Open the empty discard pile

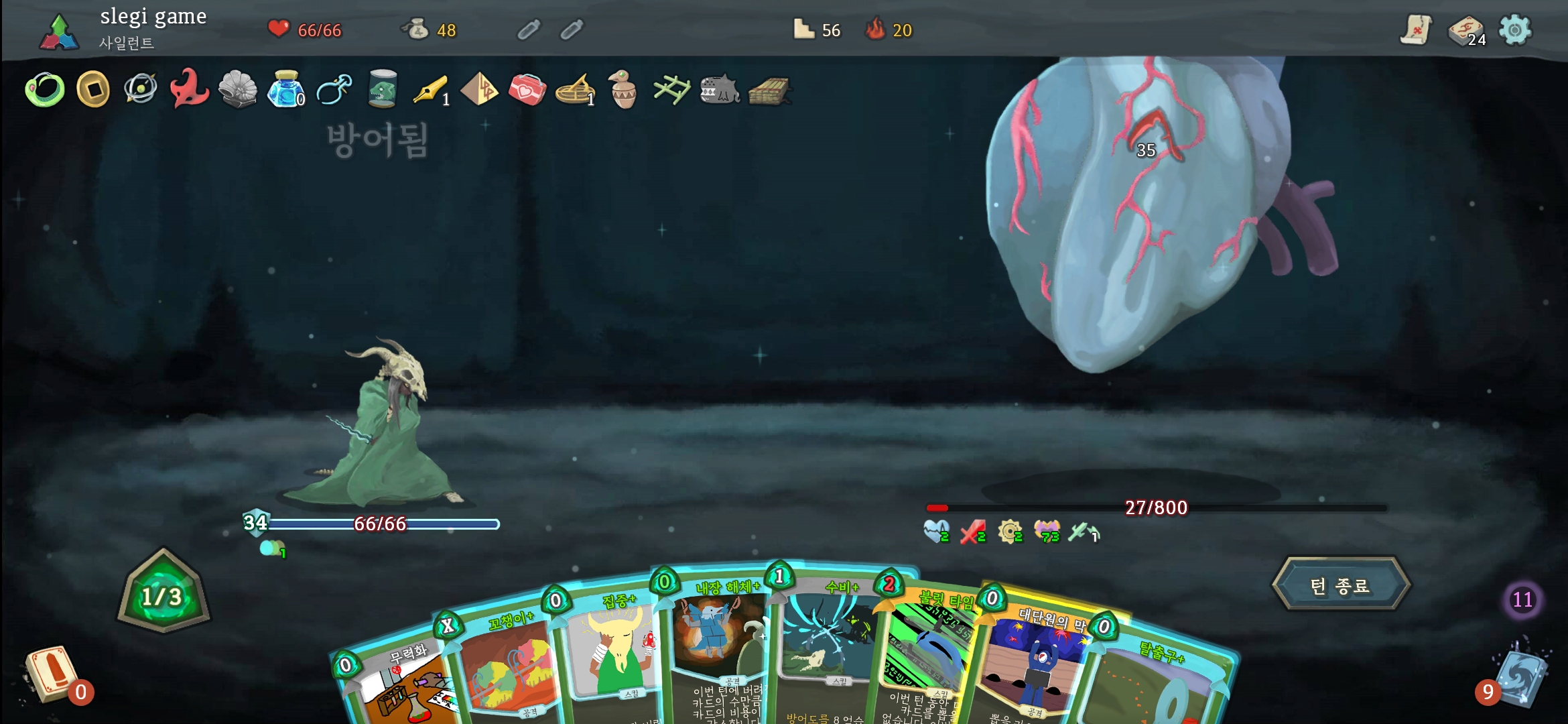click(x=50, y=675)
